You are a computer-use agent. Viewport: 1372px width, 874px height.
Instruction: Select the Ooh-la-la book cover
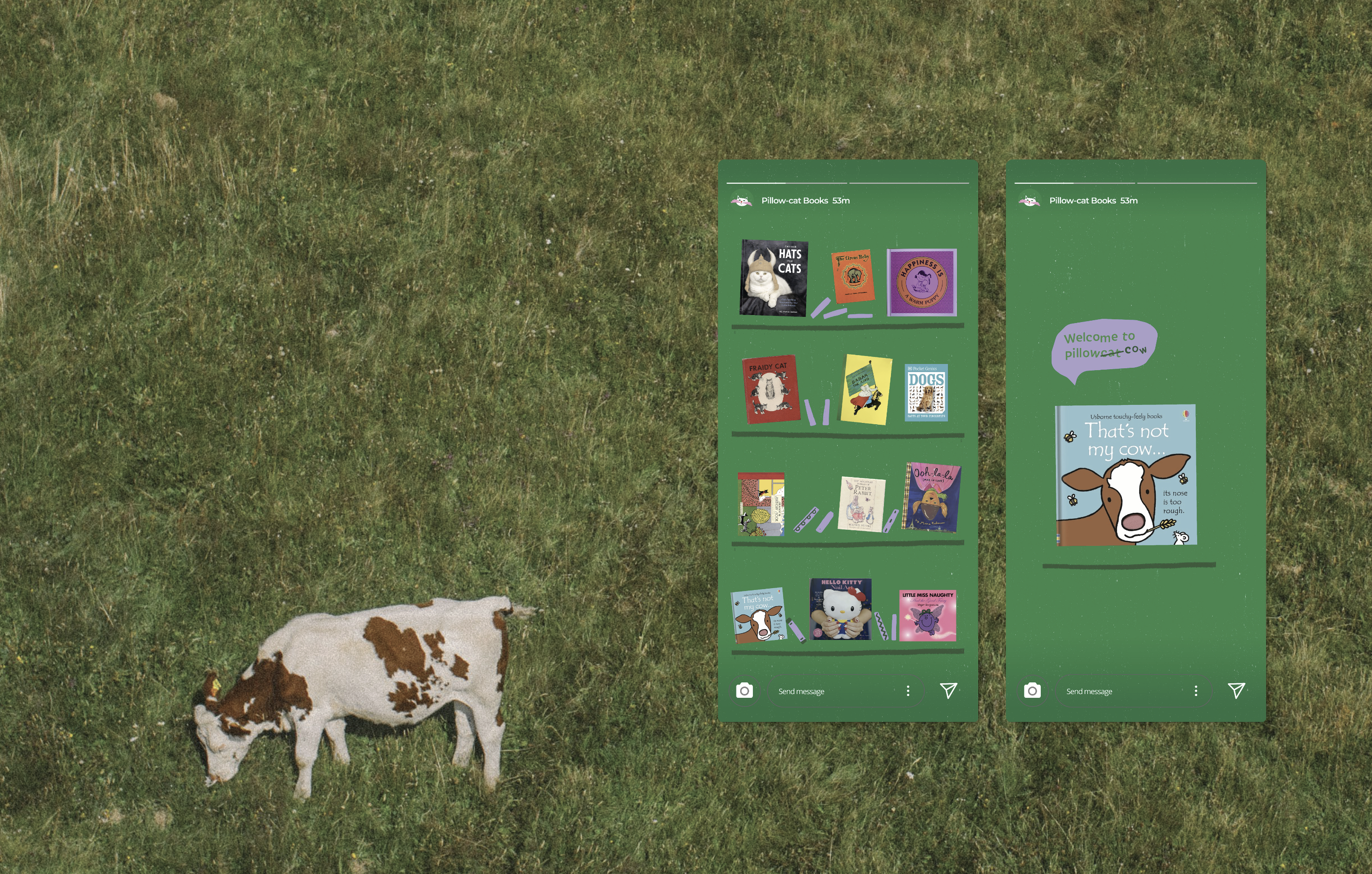[931, 498]
